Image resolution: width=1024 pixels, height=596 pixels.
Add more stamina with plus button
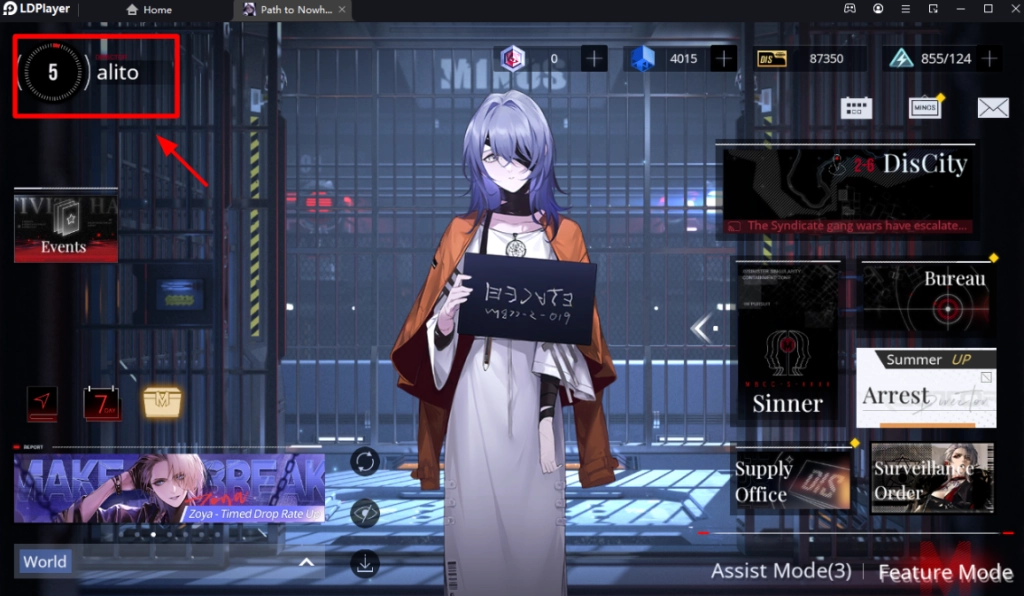pyautogui.click(x=989, y=58)
